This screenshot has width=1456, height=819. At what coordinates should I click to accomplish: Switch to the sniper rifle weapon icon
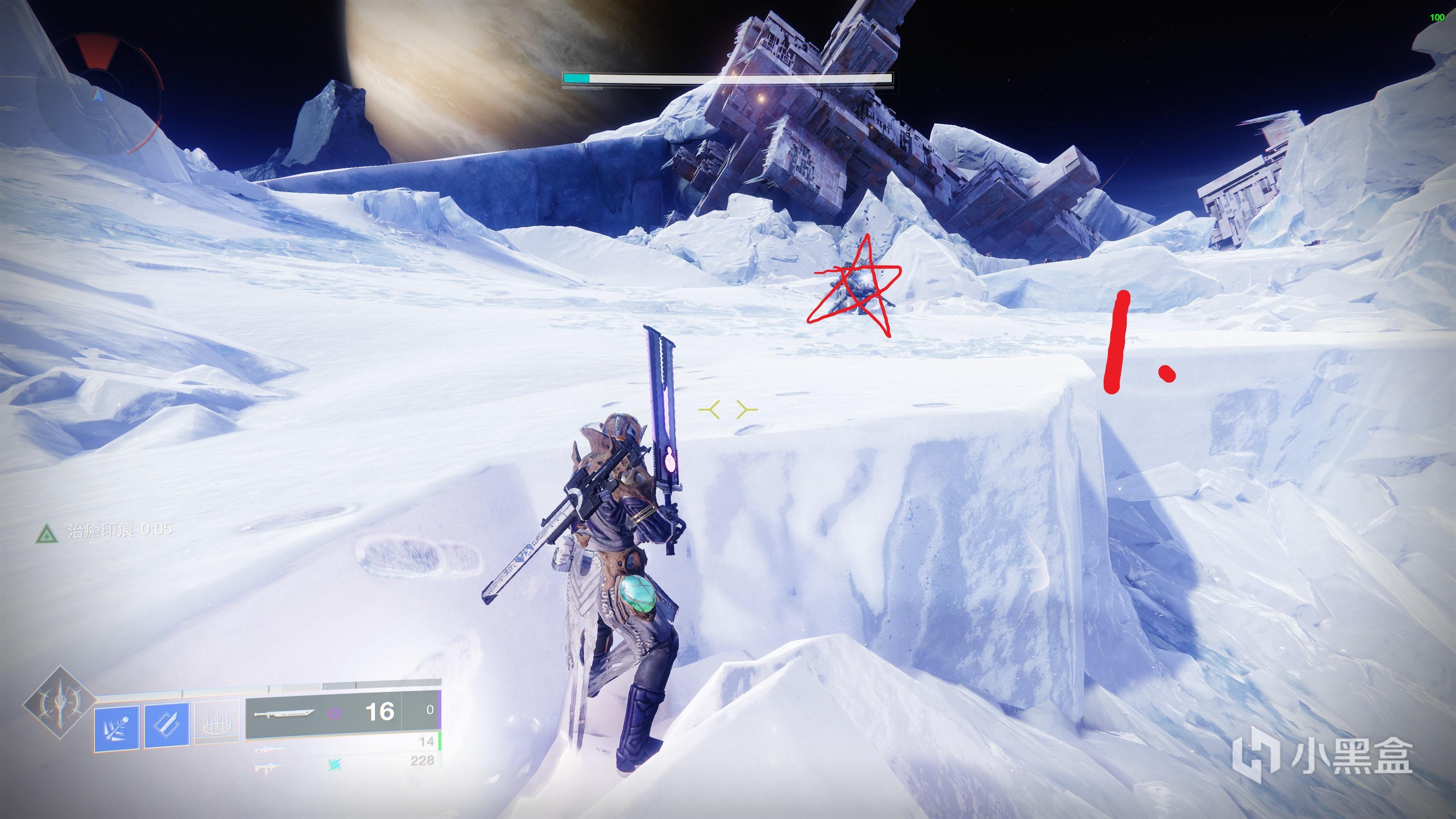269,750
